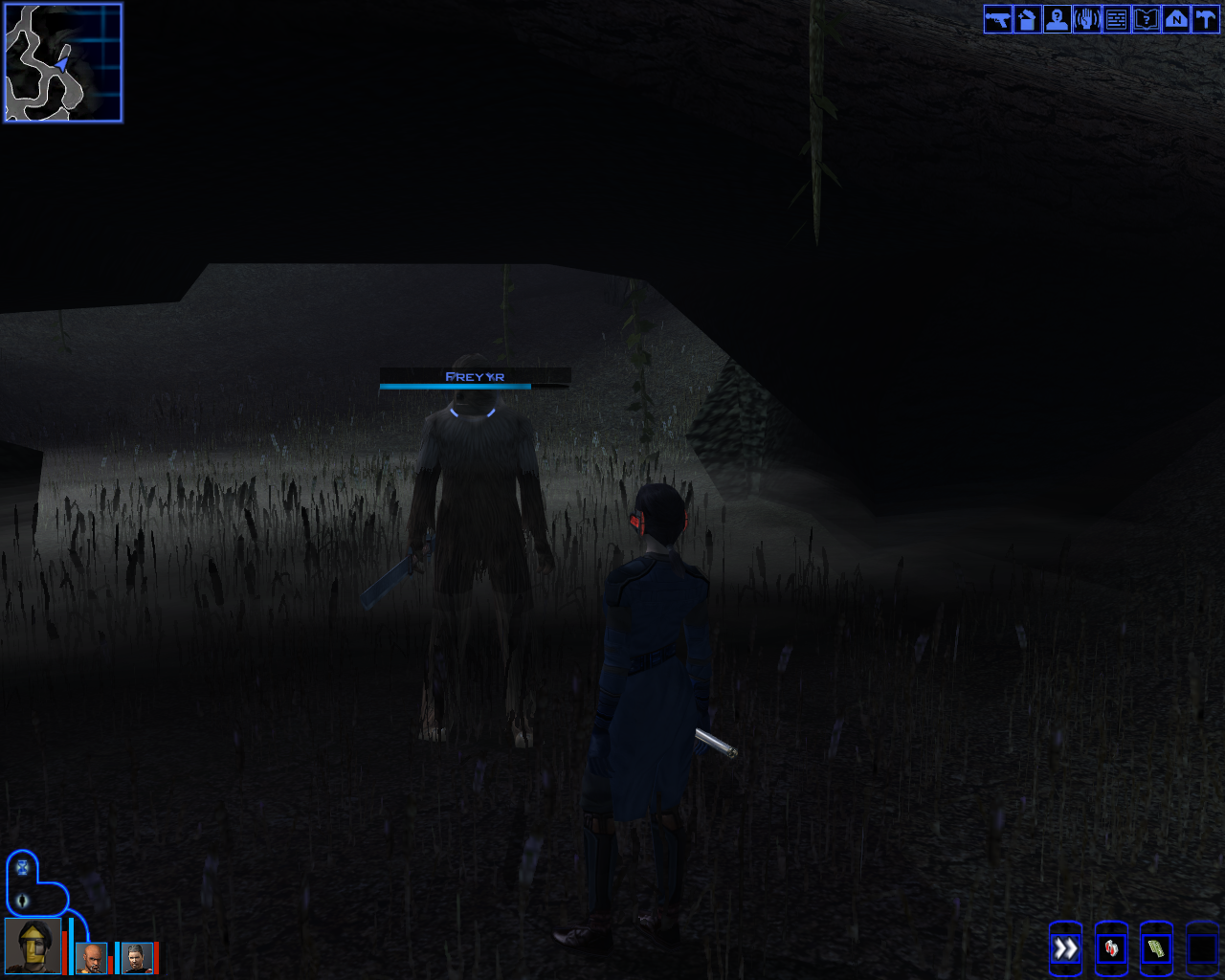Select the bald party member's portrait
Image resolution: width=1225 pixels, height=980 pixels.
coord(93,957)
